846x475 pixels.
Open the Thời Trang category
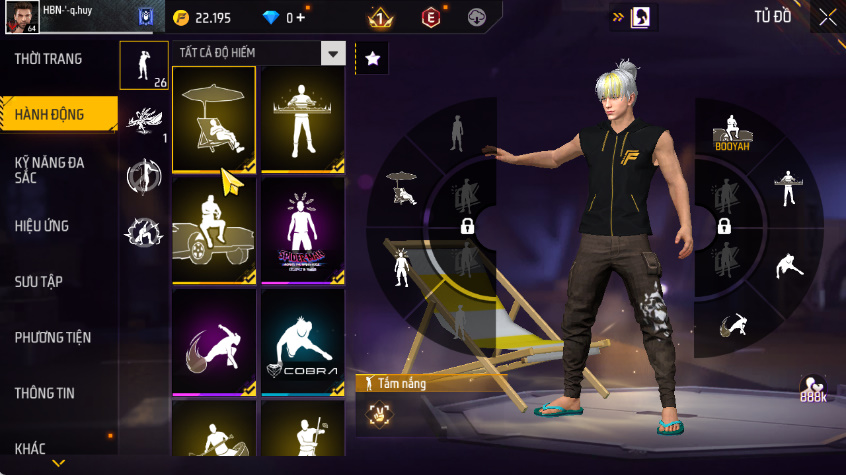coord(49,59)
